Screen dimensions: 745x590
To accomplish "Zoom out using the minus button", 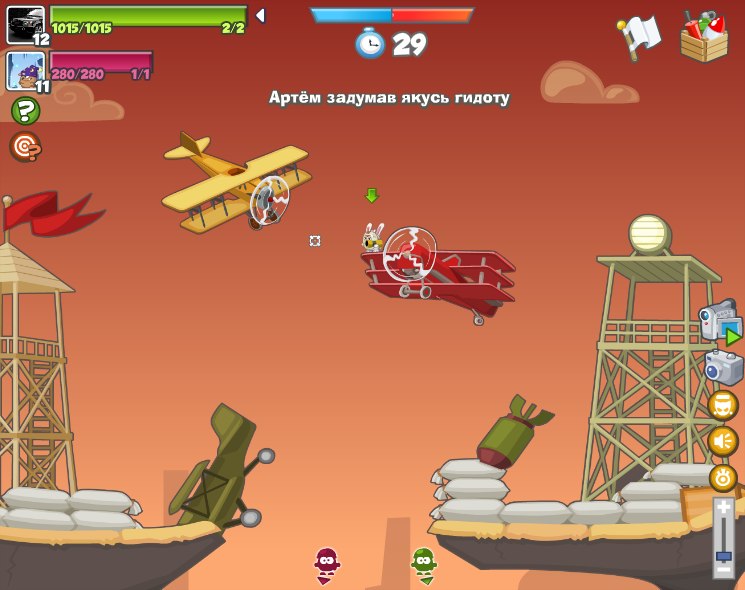I will coord(723,570).
